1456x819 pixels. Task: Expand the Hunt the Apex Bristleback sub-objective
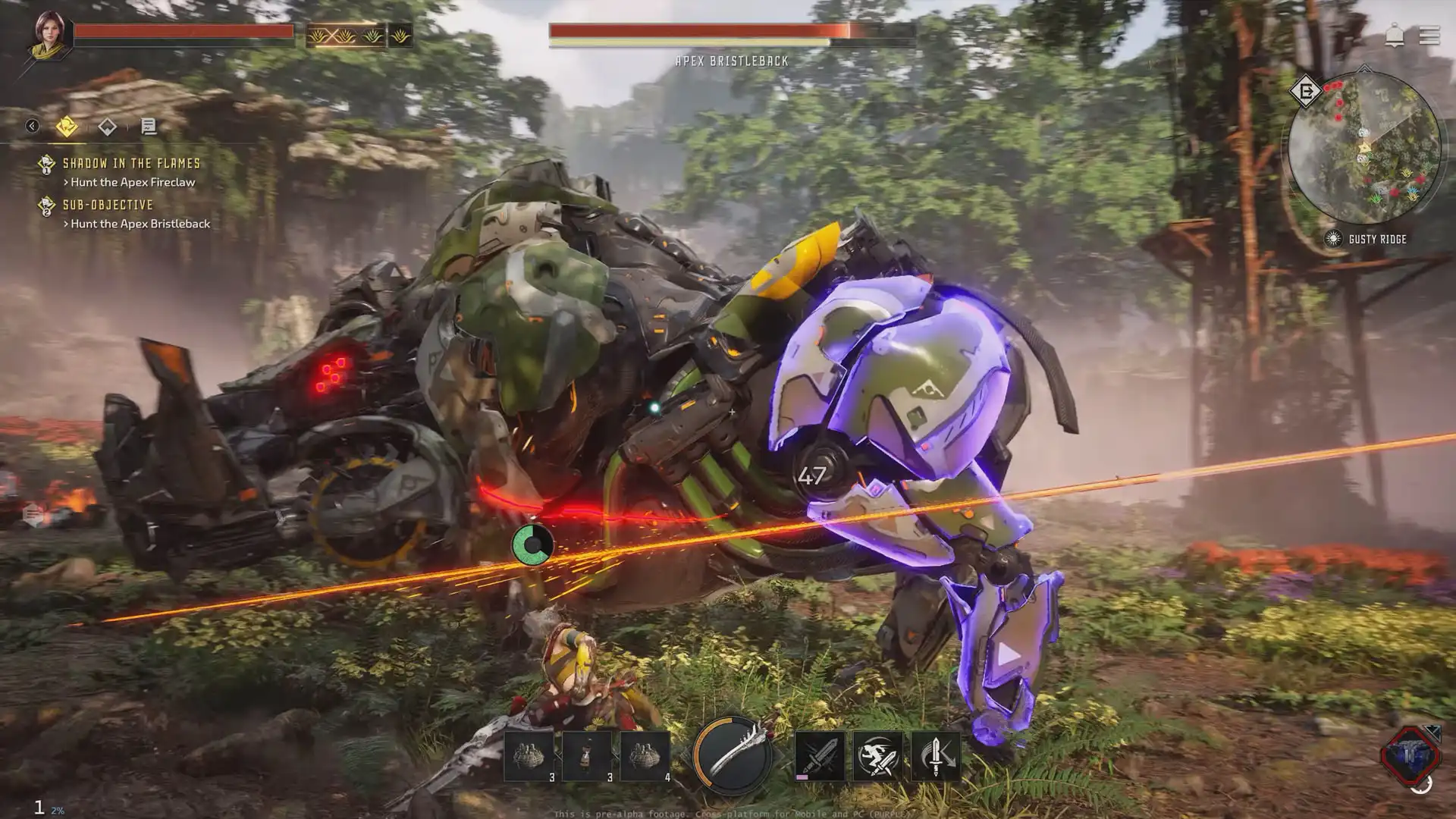point(140,224)
